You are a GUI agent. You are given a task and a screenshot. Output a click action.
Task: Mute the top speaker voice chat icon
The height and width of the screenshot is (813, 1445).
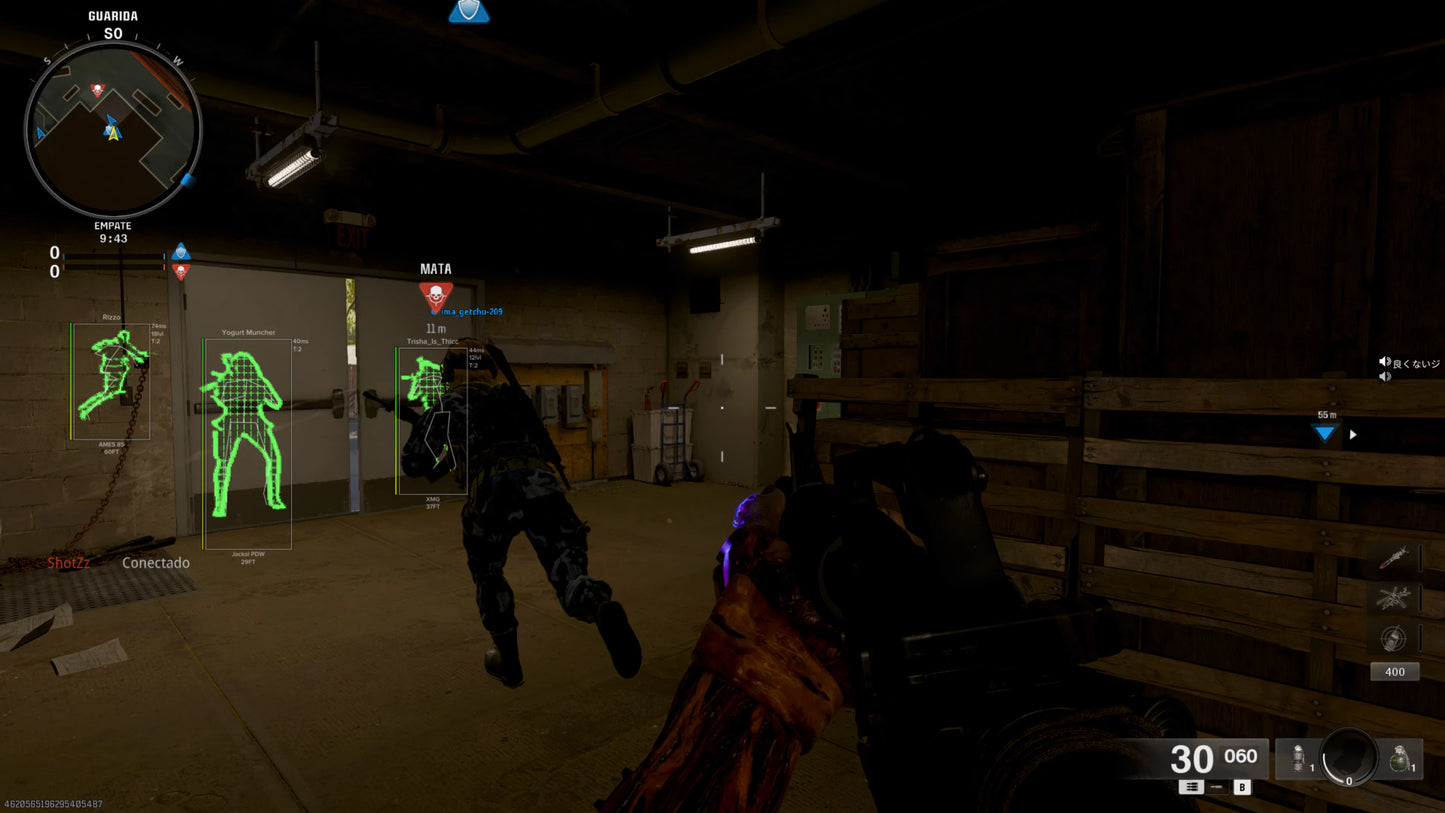(x=1385, y=361)
